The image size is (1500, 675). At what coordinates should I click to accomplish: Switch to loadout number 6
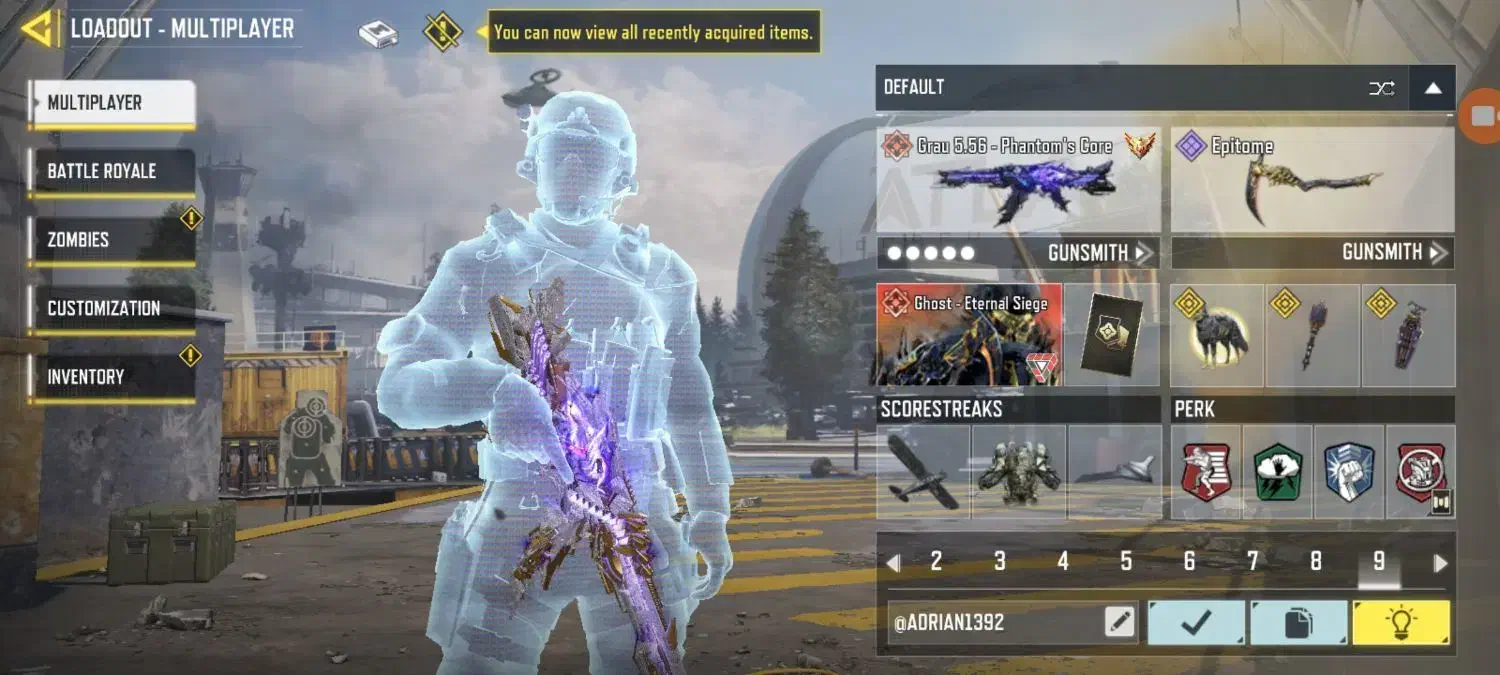pos(1189,562)
